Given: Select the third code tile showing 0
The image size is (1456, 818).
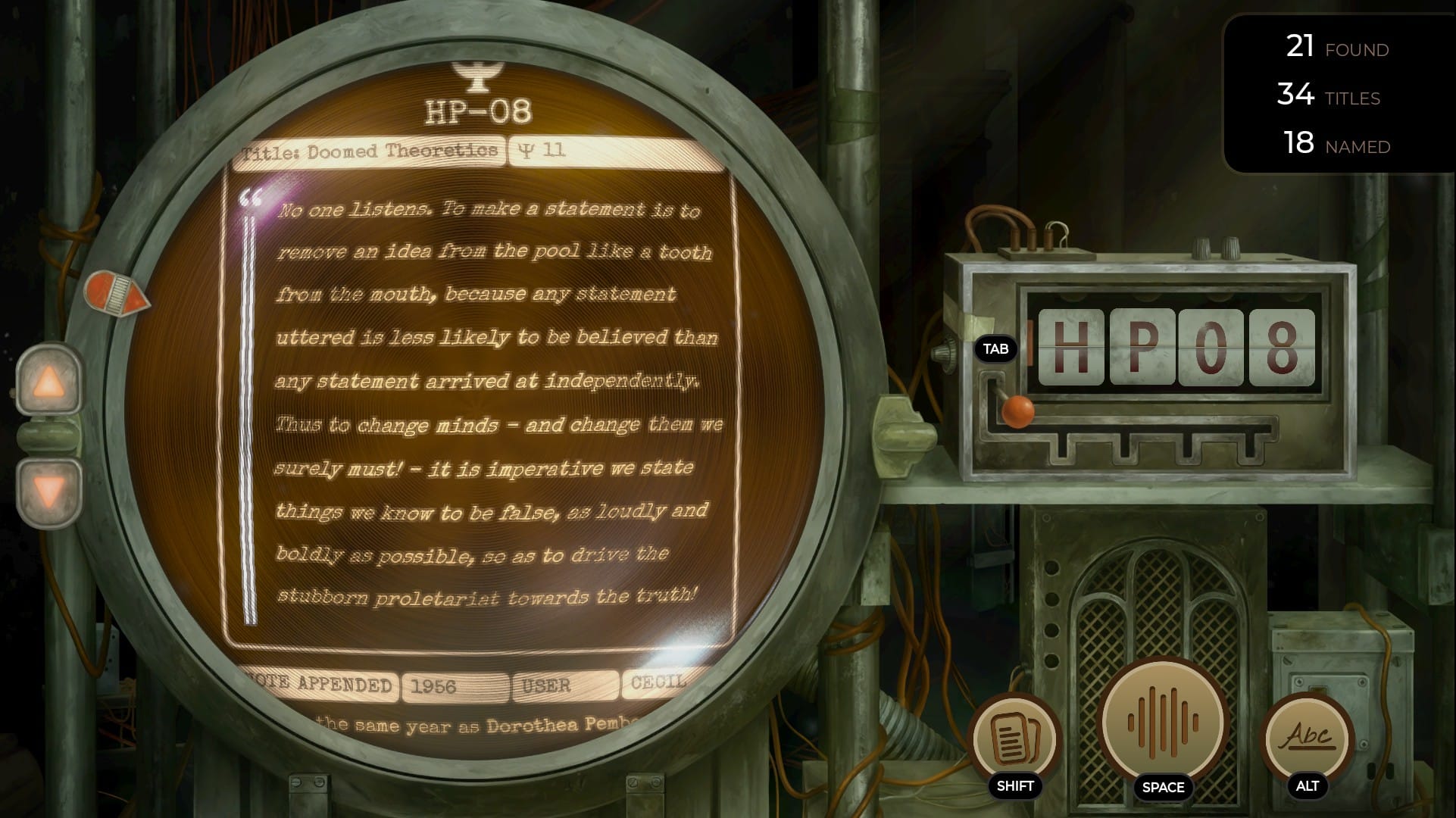Looking at the screenshot, I should click(x=1211, y=348).
